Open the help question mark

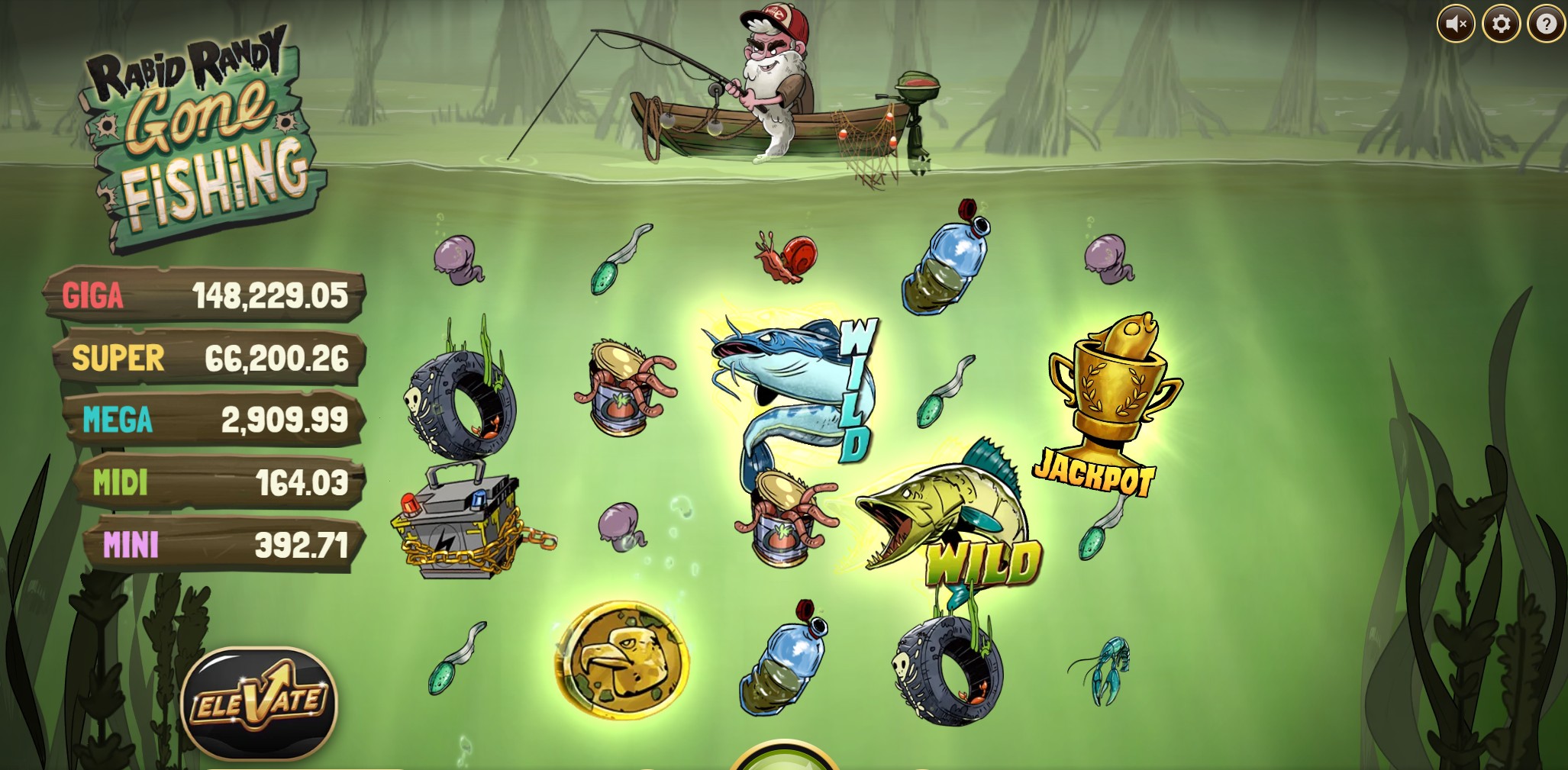click(x=1547, y=24)
